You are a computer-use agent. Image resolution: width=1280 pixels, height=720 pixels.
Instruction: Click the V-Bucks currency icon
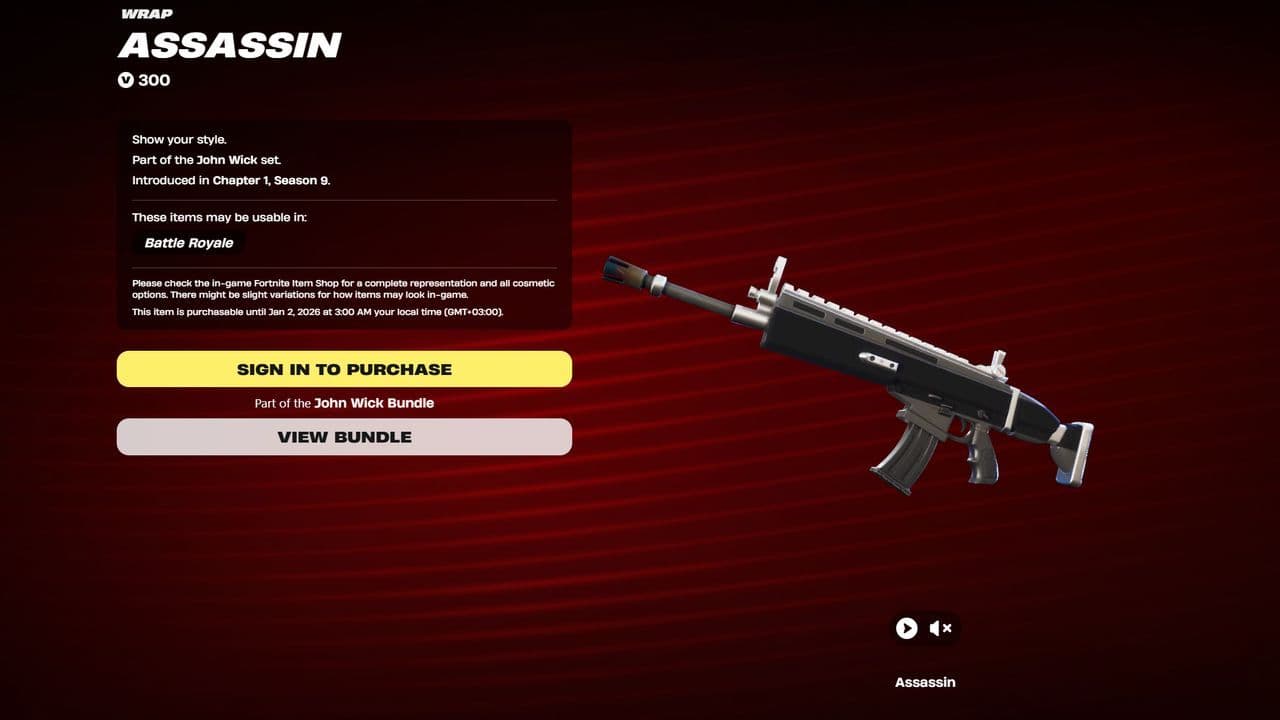[x=124, y=80]
